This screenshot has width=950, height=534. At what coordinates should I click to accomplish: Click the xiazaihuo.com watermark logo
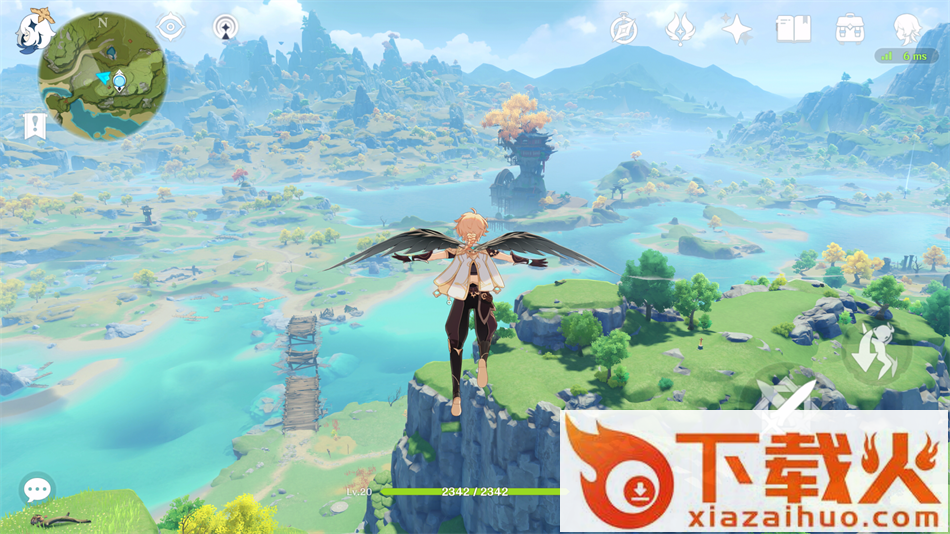(x=754, y=471)
